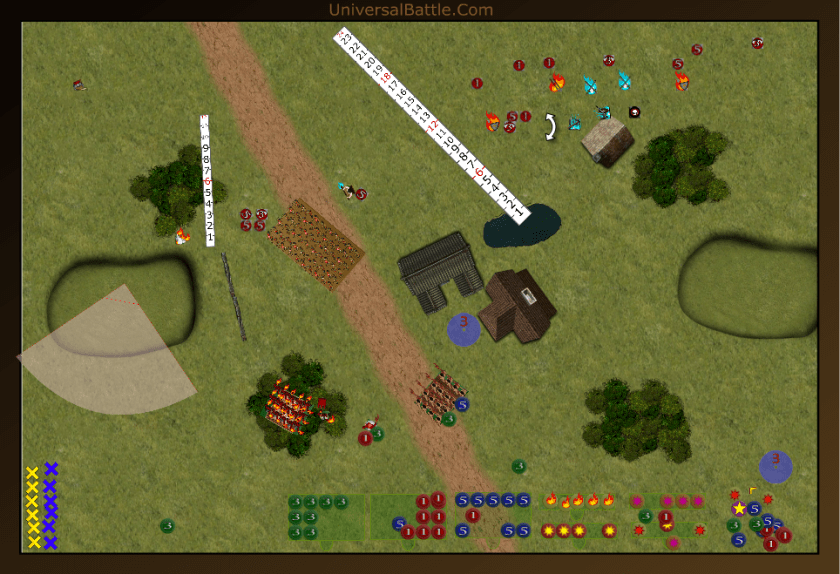Click the long diagonal measuring ruler
The height and width of the screenshot is (574, 840).
pyautogui.click(x=430, y=125)
